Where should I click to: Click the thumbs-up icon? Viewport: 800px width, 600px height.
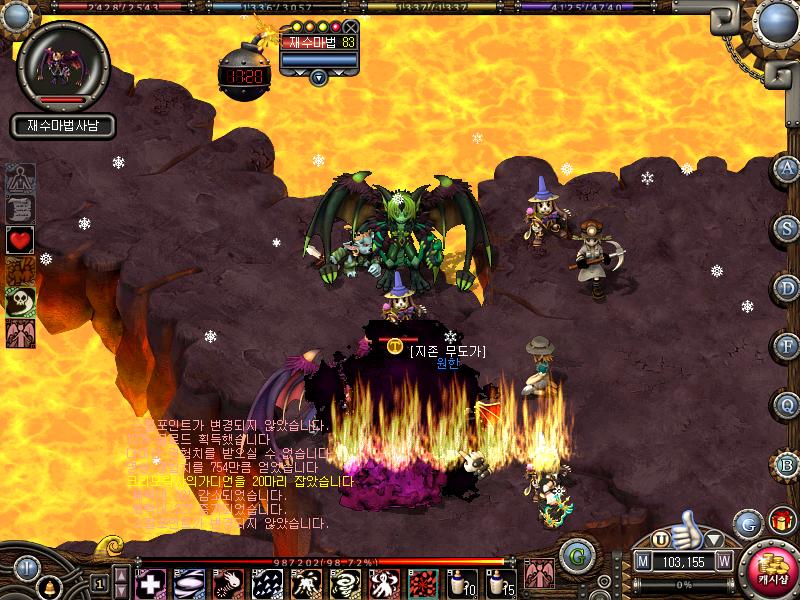(x=686, y=524)
